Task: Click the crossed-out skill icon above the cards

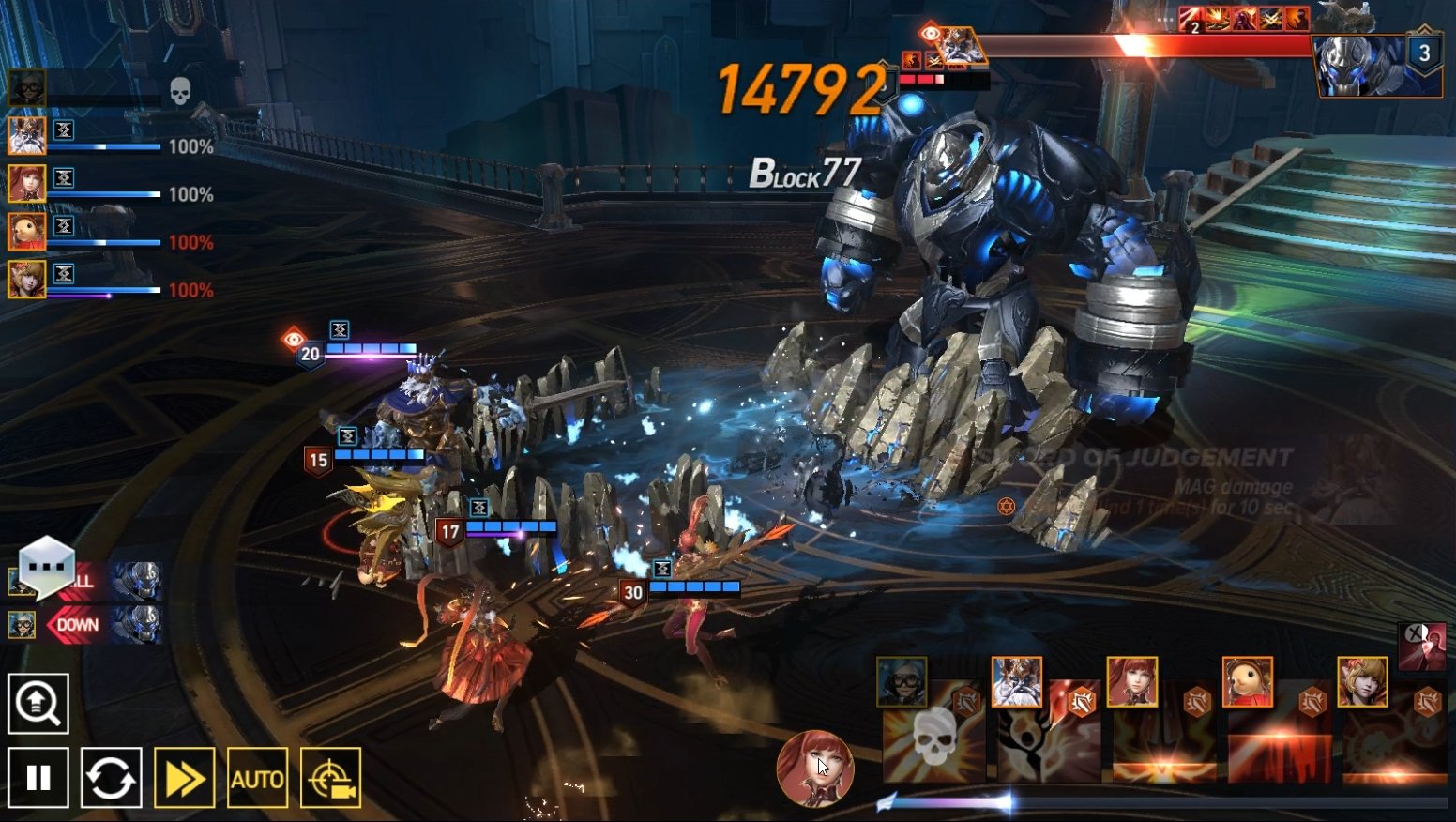Action: [x=1422, y=645]
